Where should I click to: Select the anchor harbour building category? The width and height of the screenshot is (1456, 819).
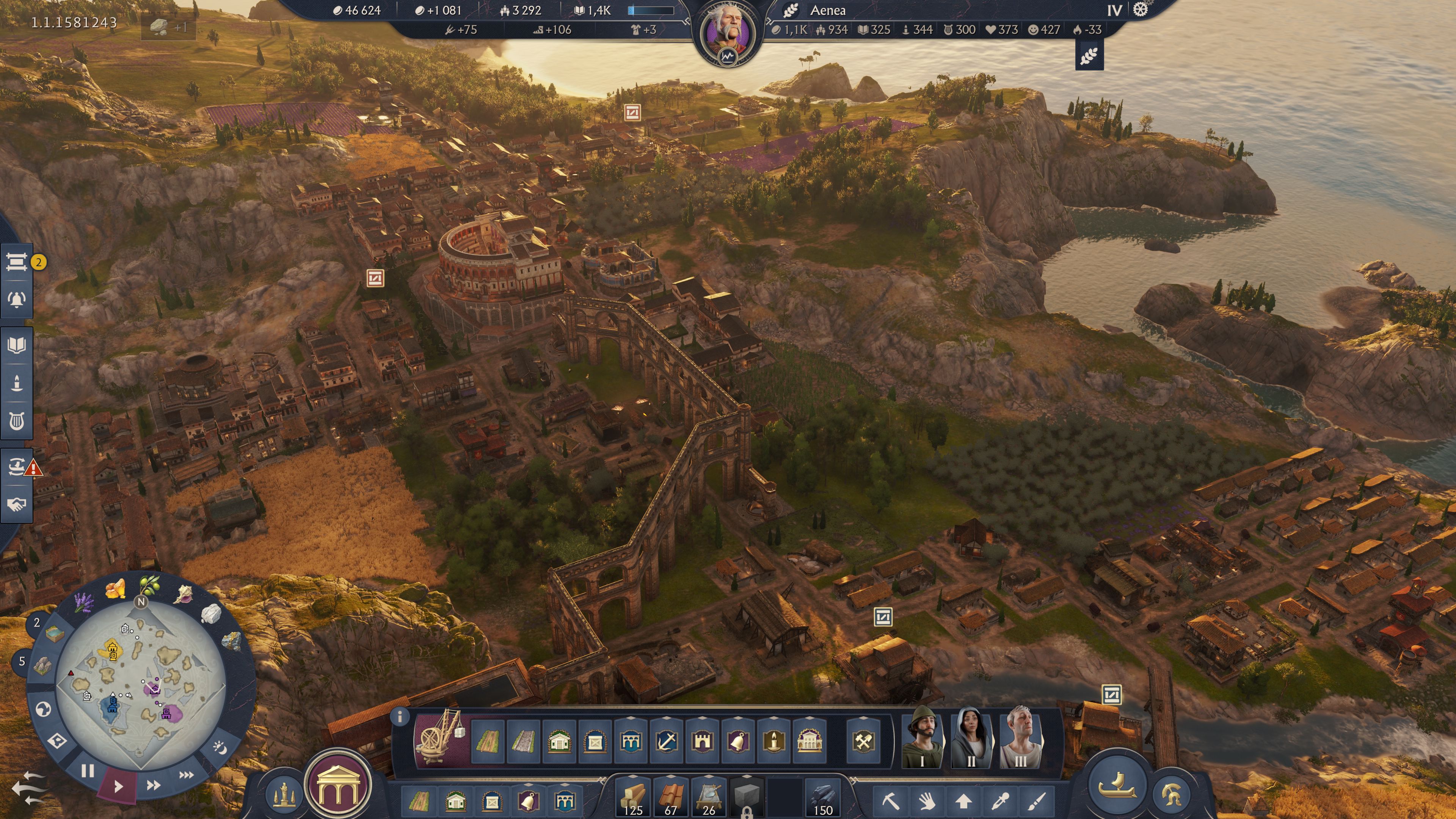pyautogui.click(x=667, y=741)
